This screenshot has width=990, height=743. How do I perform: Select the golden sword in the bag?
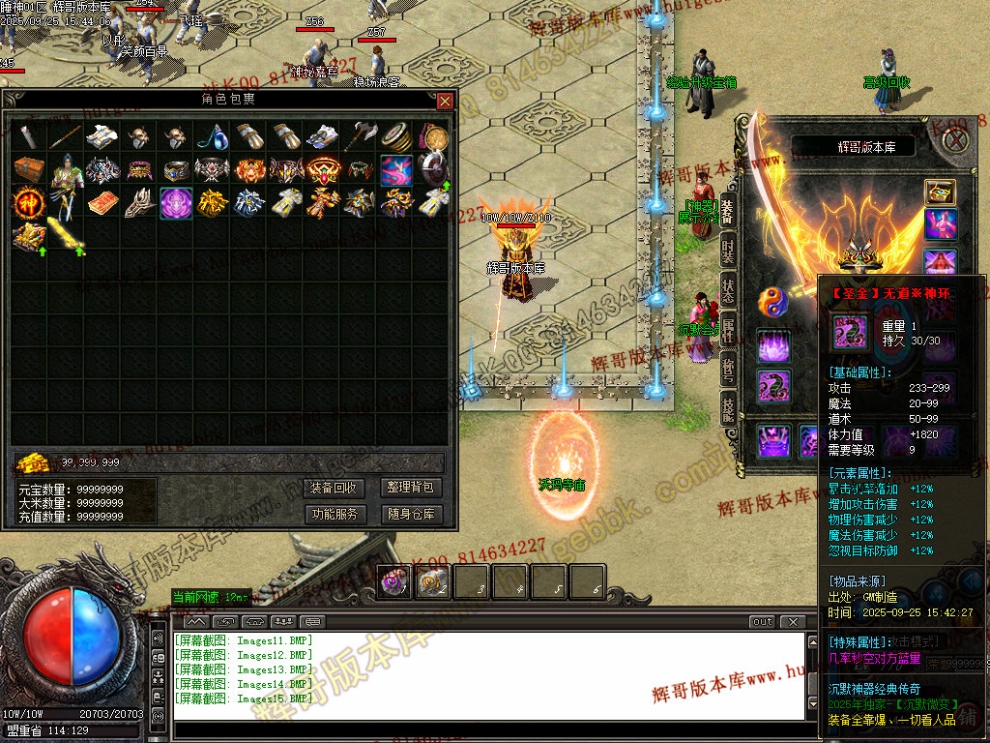(64, 236)
